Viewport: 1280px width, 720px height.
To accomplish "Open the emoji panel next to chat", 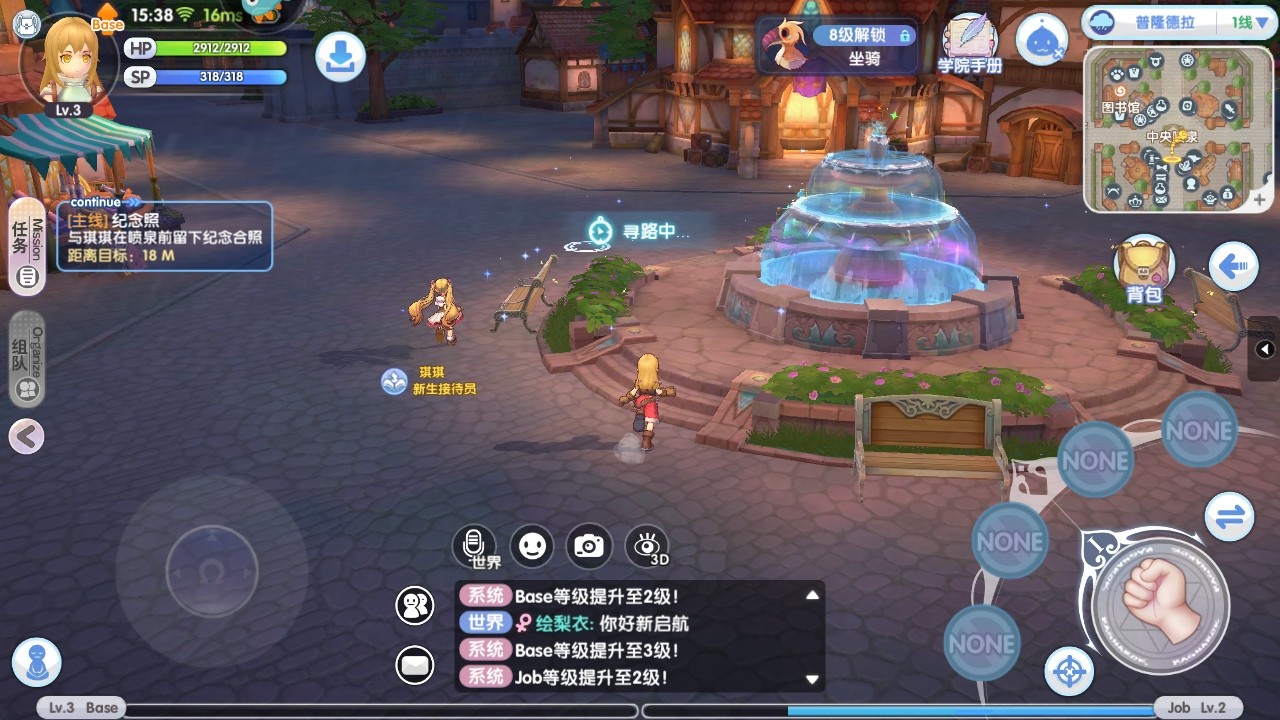I will click(x=531, y=546).
